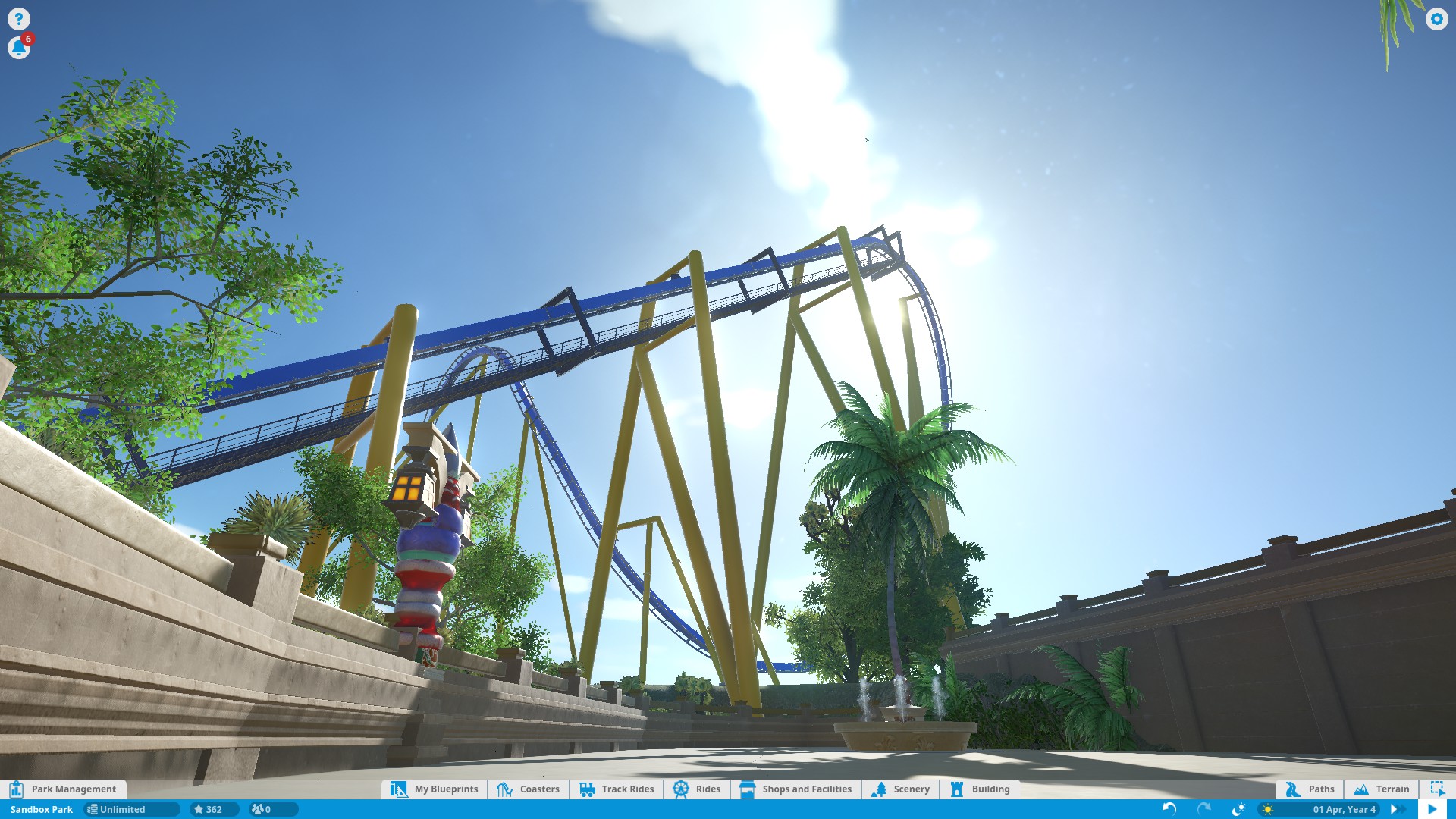Open Shops and Facilities
Image resolution: width=1456 pixels, height=819 pixels.
795,789
